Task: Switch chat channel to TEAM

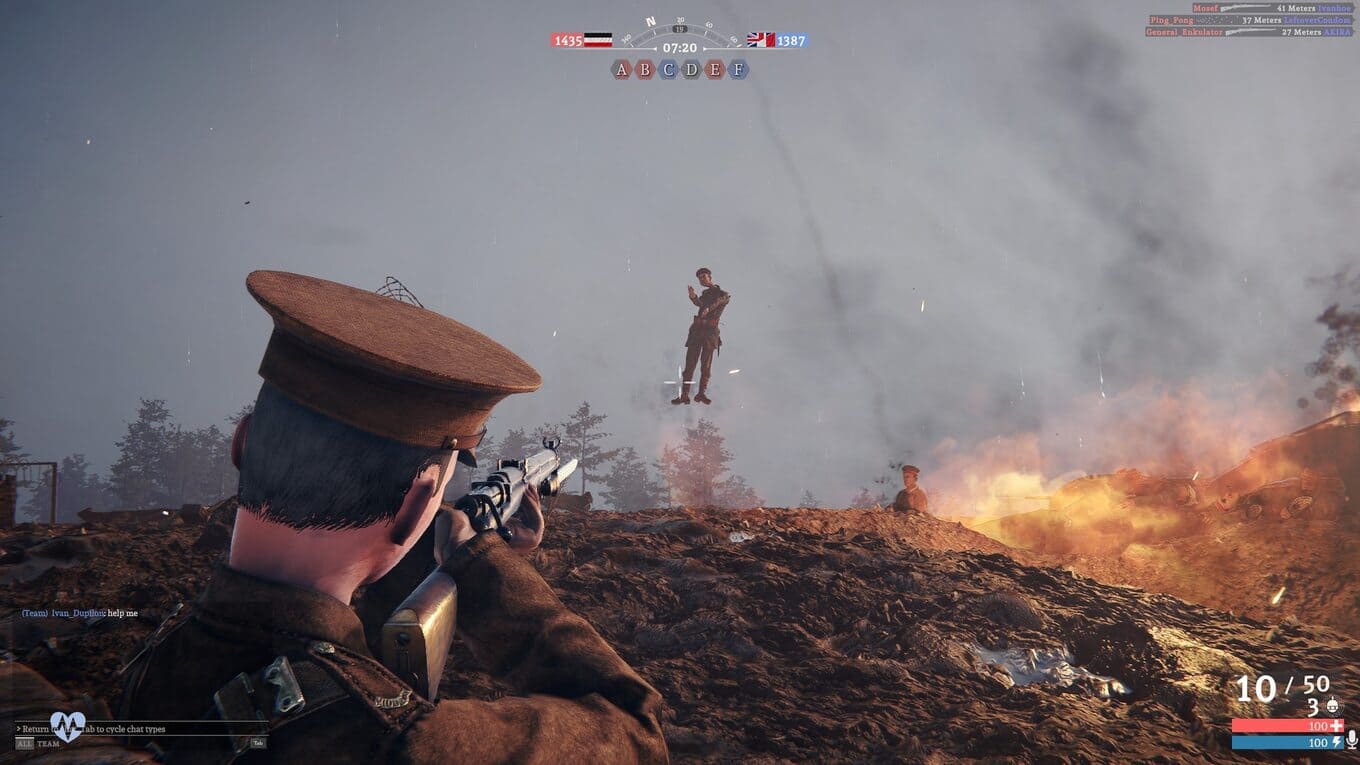Action: click(48, 743)
